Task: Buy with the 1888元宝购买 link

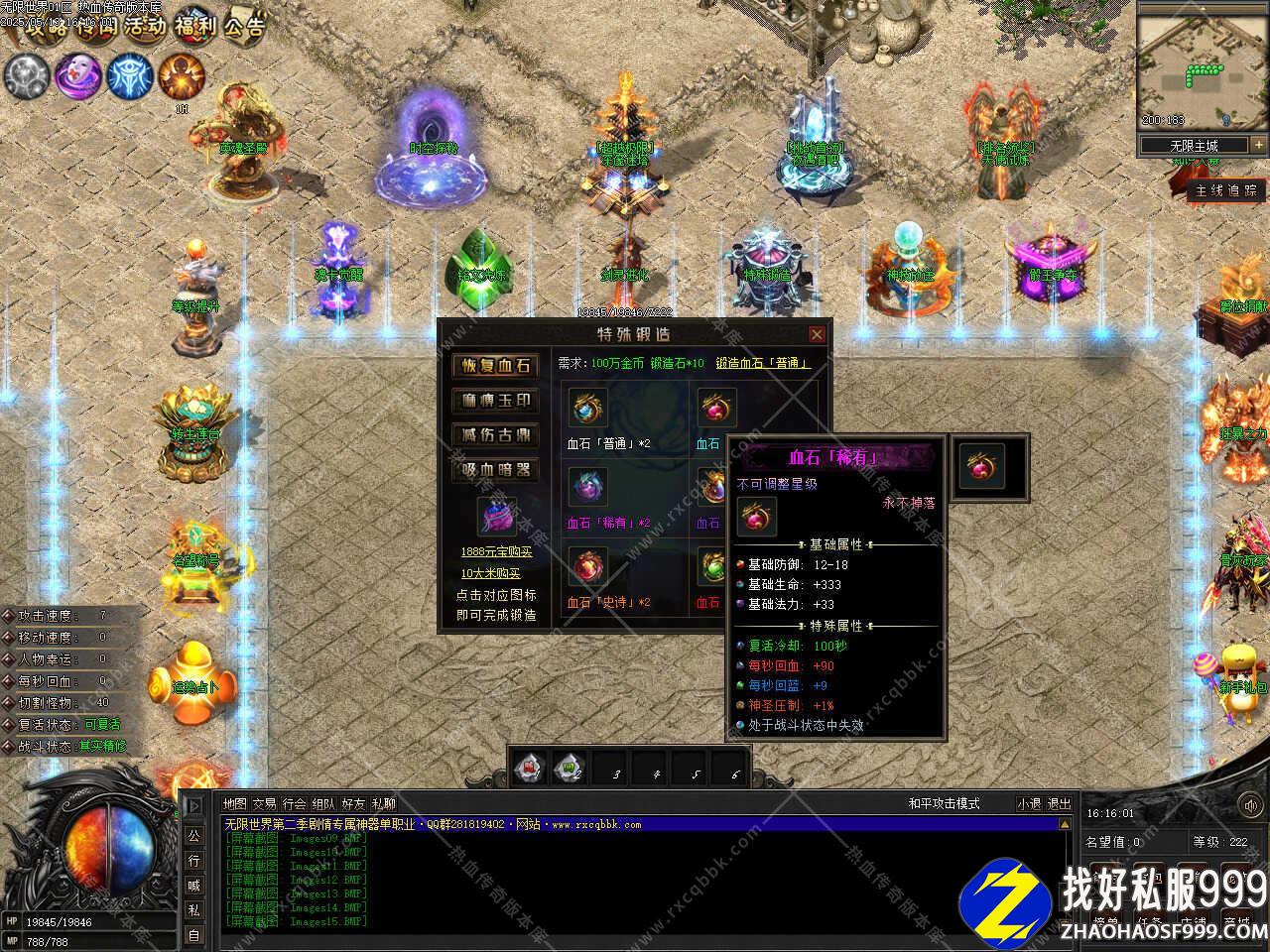Action: click(x=496, y=552)
